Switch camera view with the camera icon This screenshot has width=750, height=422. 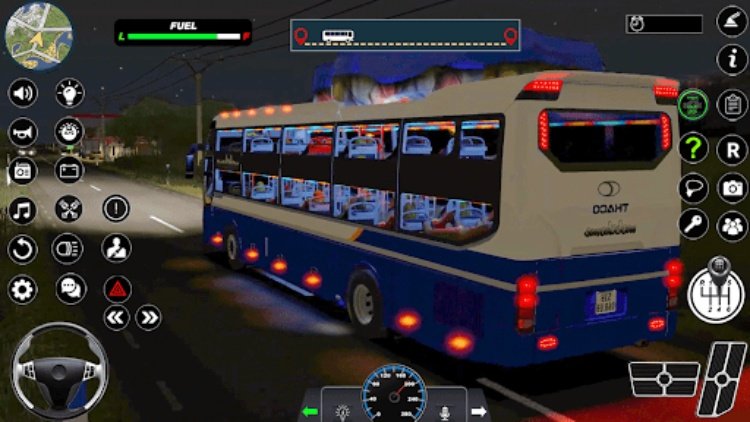click(x=733, y=188)
